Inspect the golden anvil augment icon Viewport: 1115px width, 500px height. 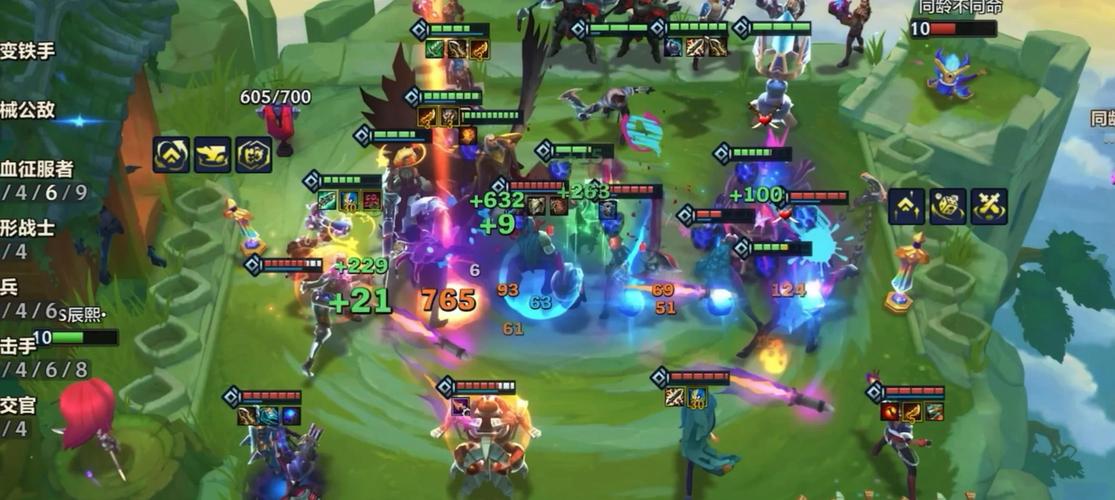pyautogui.click(x=212, y=155)
